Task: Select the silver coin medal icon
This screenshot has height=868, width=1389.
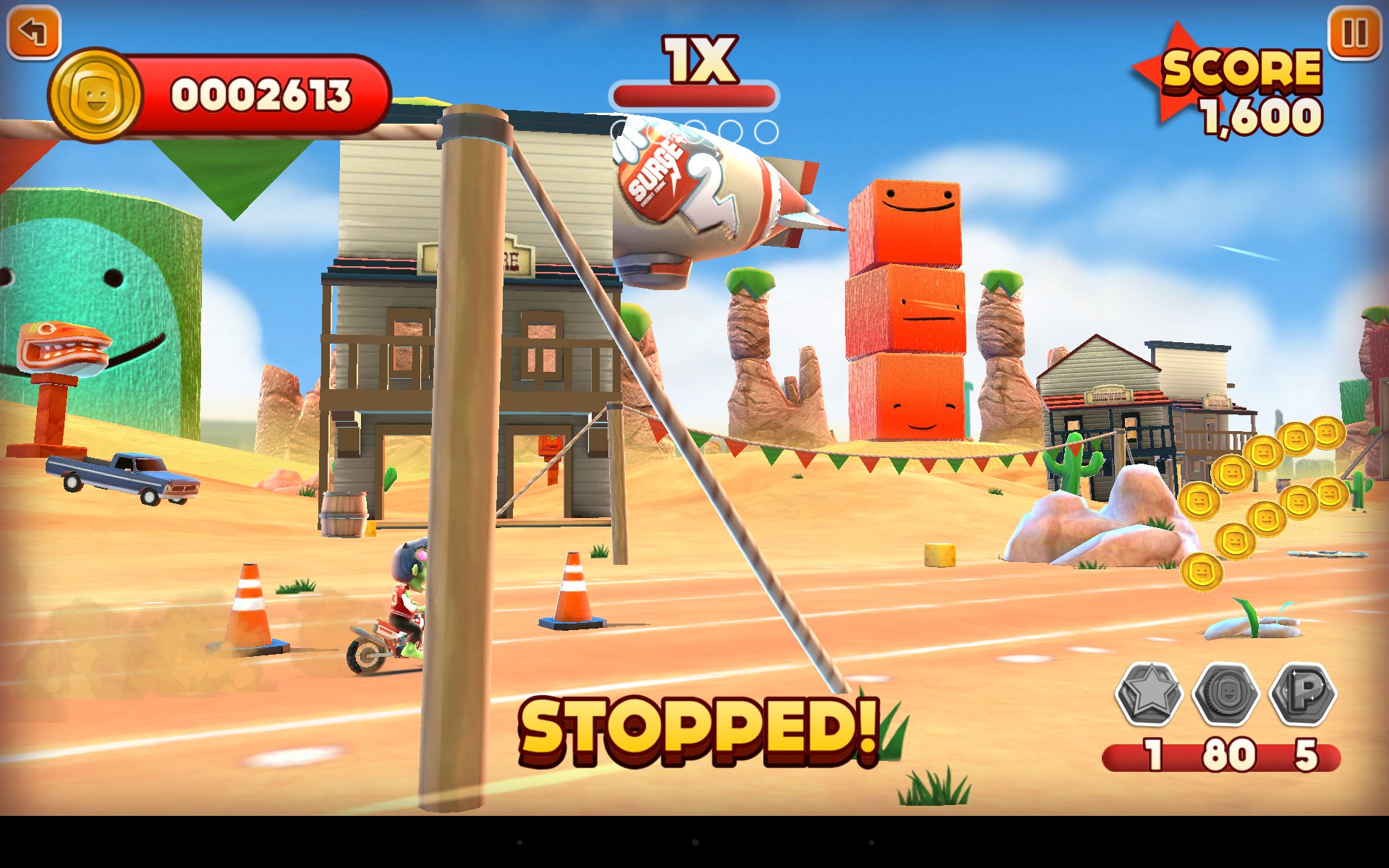Action: coord(1226,694)
